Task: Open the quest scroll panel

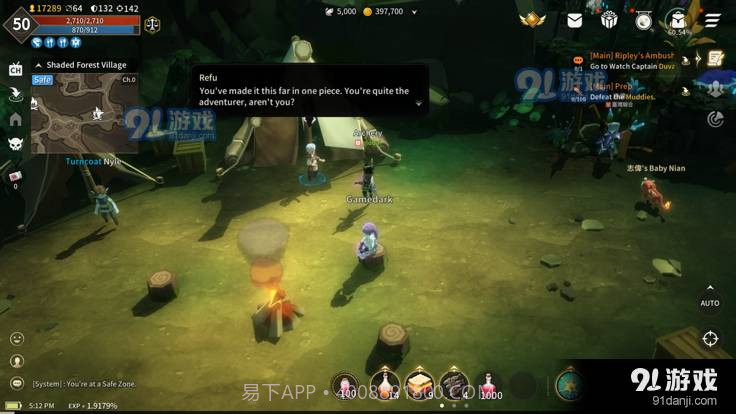Action: pos(714,59)
